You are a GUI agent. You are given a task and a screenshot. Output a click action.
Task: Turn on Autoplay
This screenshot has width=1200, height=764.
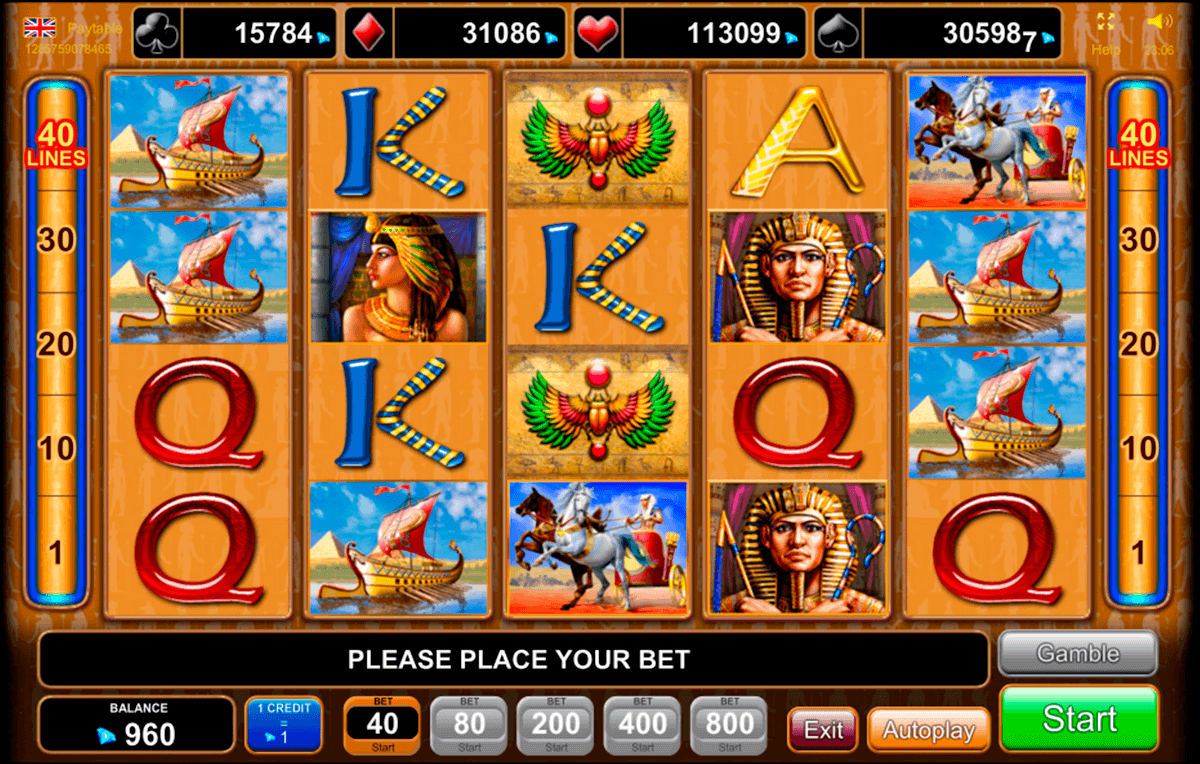(x=927, y=730)
